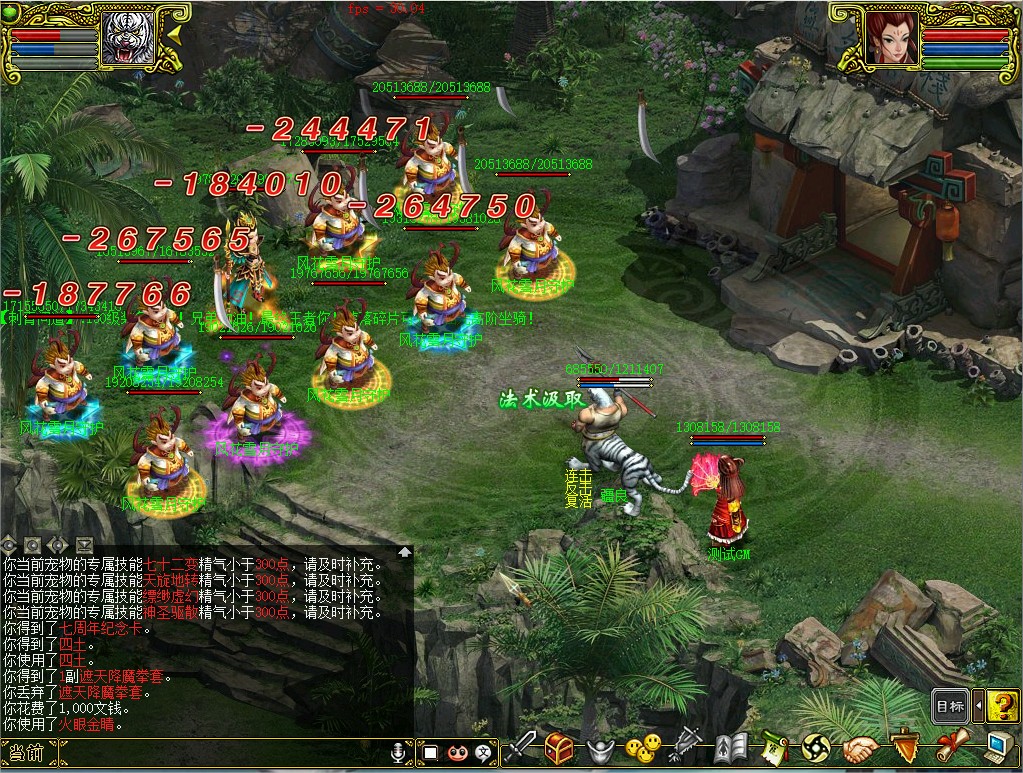Click the red-ribbon scroll icon
The width and height of the screenshot is (1023, 773).
pyautogui.click(x=953, y=749)
